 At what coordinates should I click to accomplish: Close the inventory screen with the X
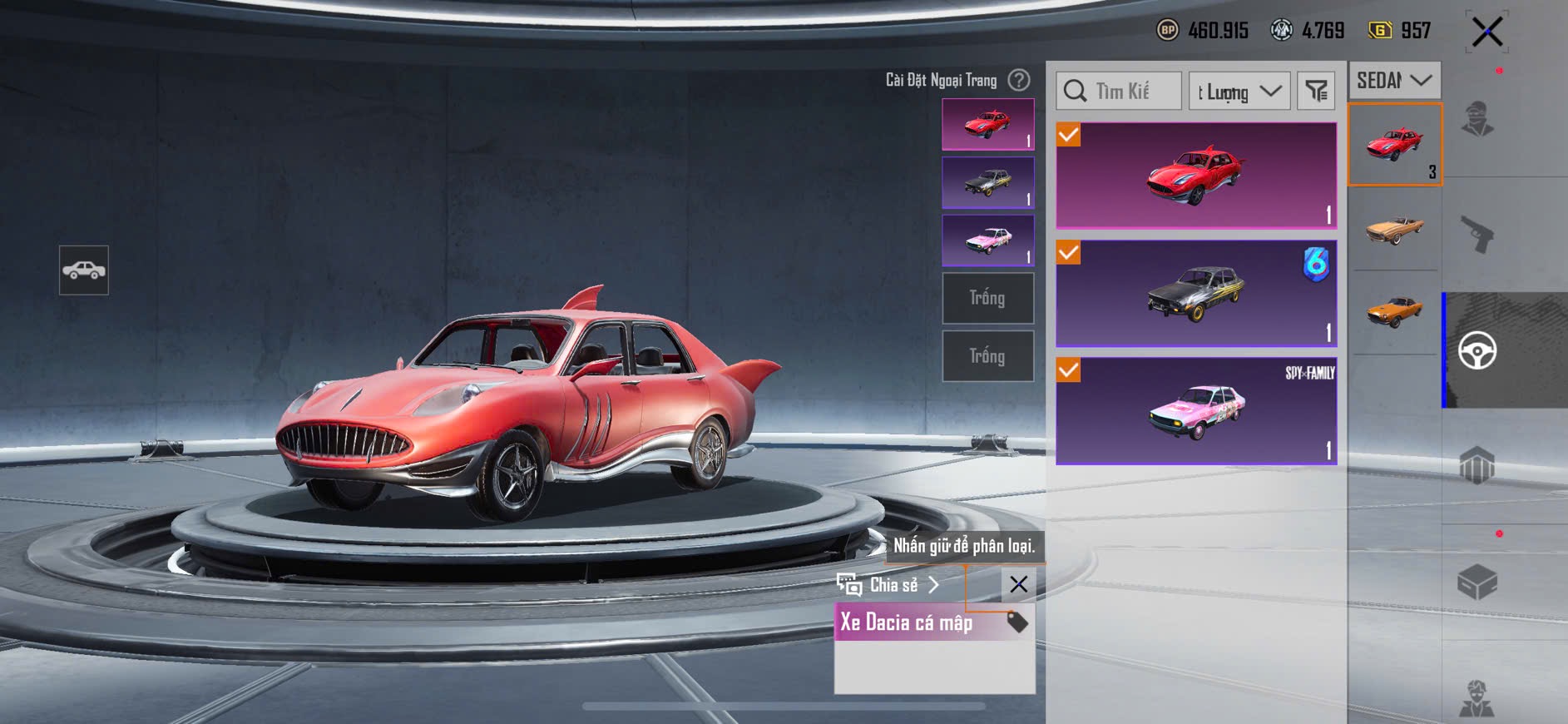[x=1486, y=32]
